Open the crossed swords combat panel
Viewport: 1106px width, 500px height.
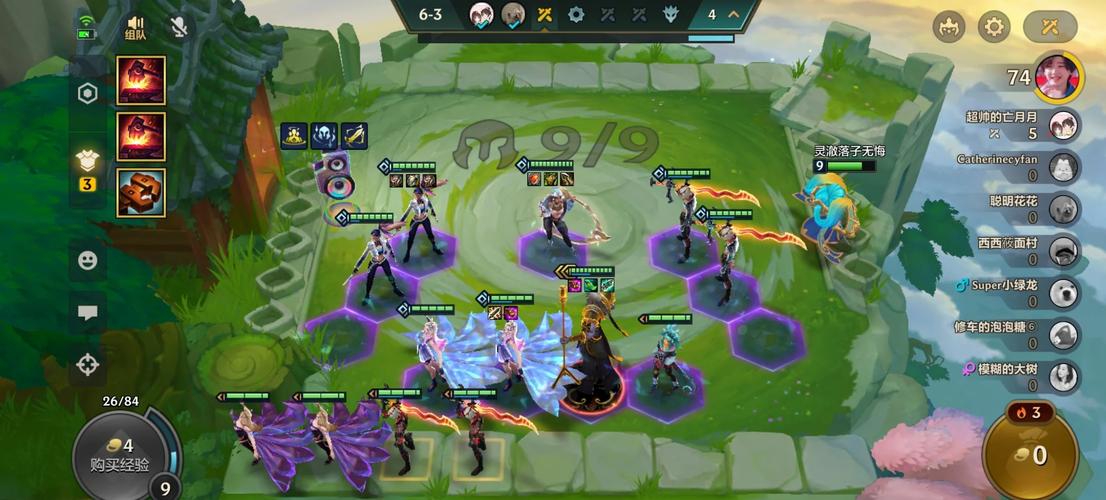[1050, 27]
